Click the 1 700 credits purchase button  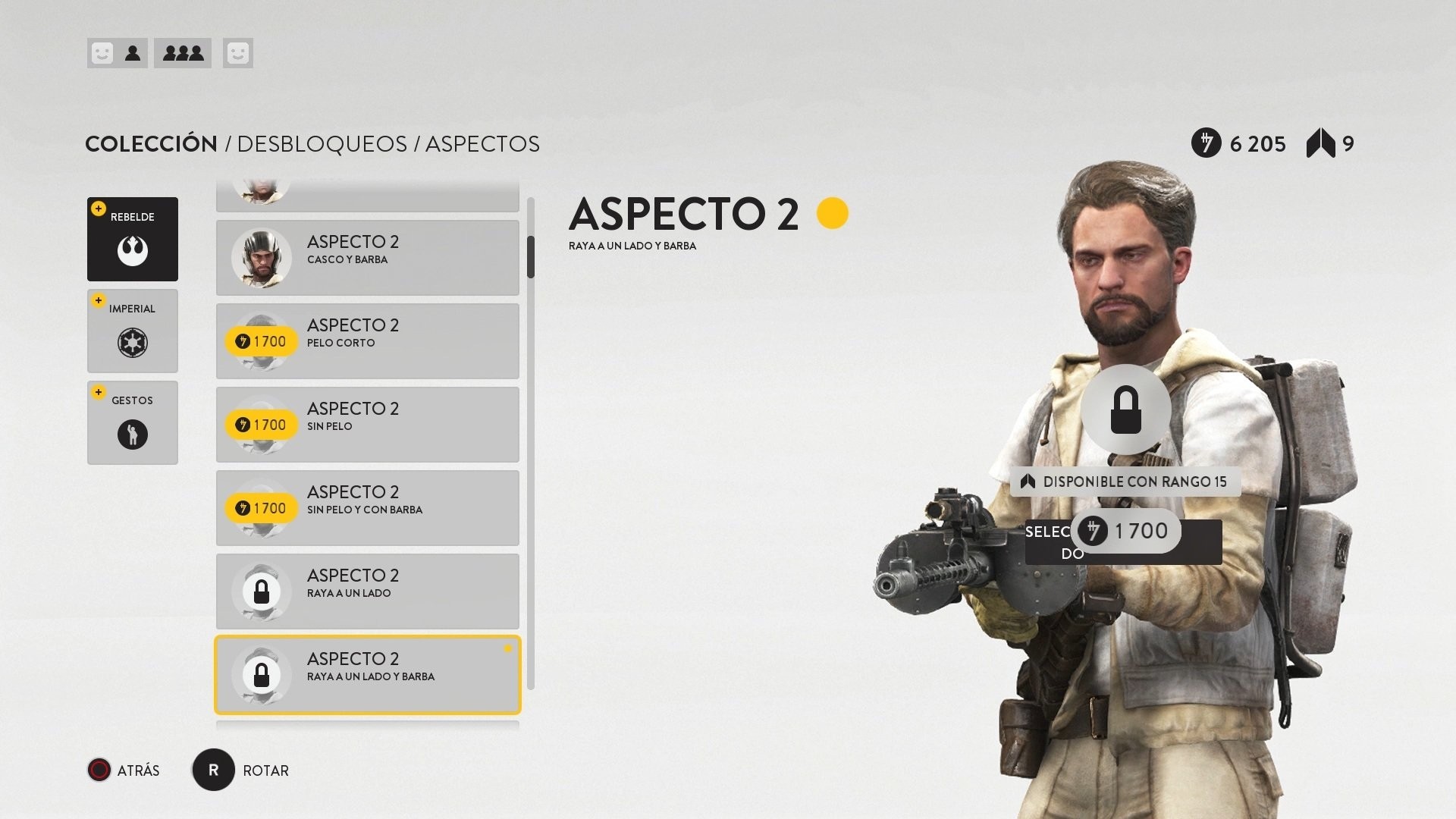(x=1125, y=531)
